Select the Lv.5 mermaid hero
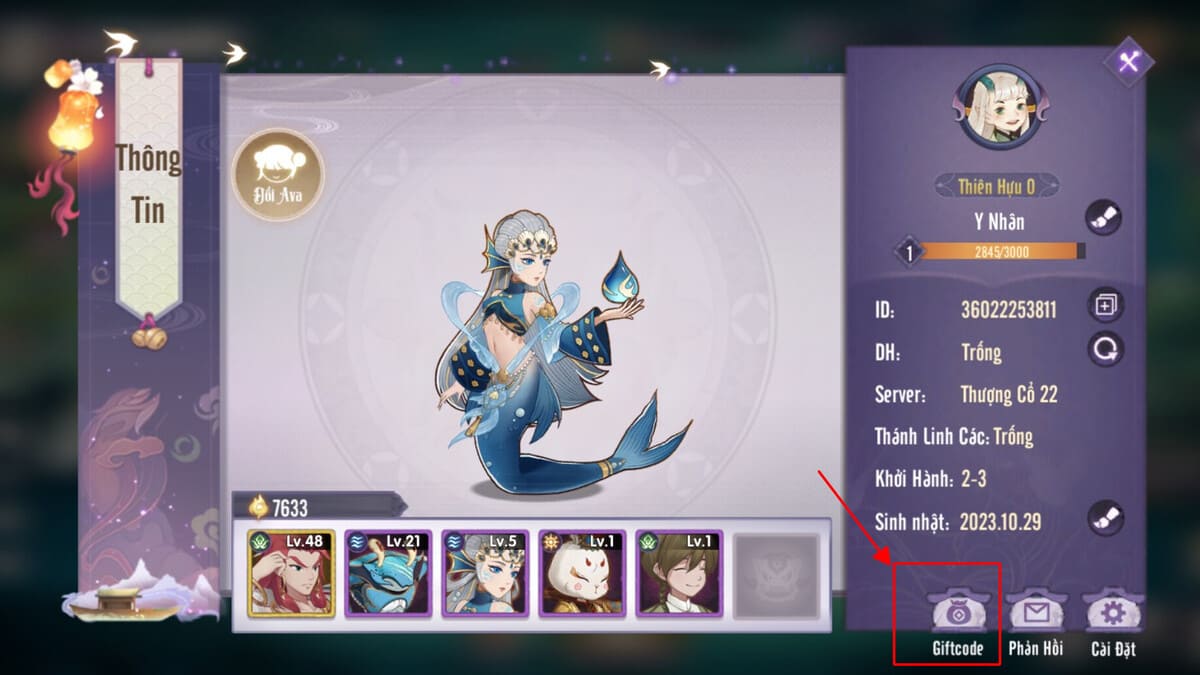The image size is (1200, 675). point(485,573)
